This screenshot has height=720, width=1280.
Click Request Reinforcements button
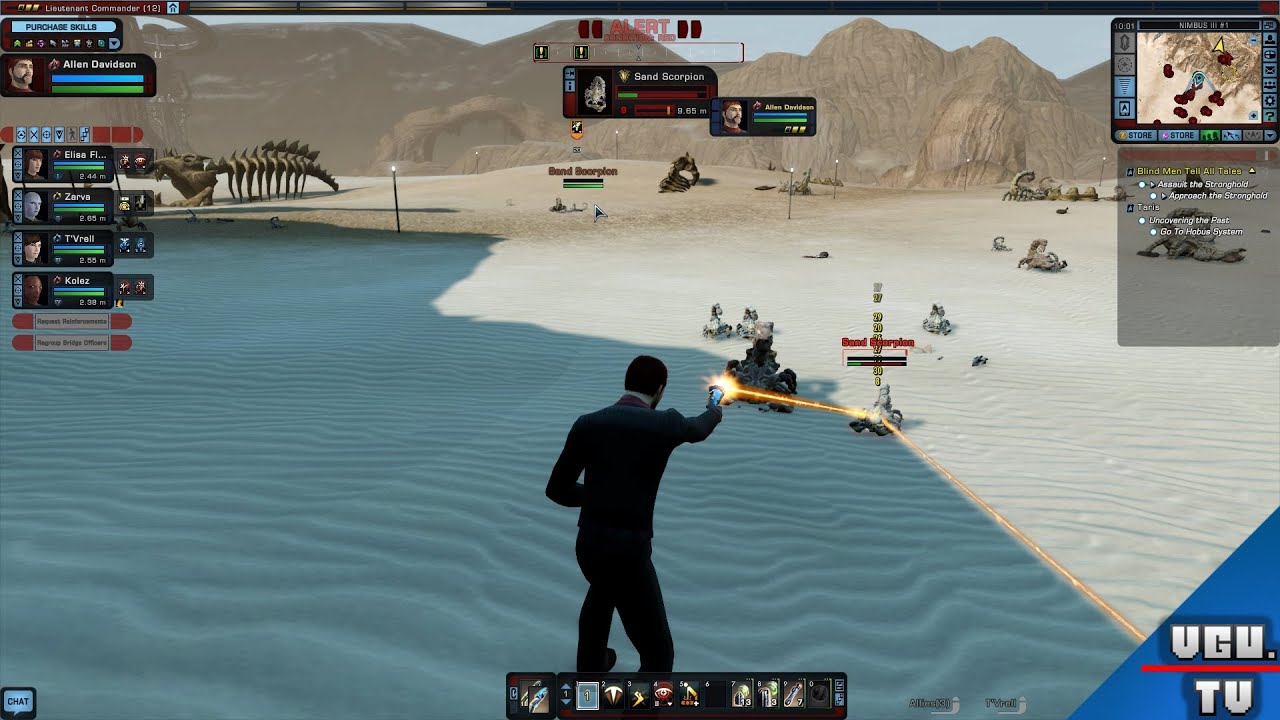pyautogui.click(x=71, y=321)
